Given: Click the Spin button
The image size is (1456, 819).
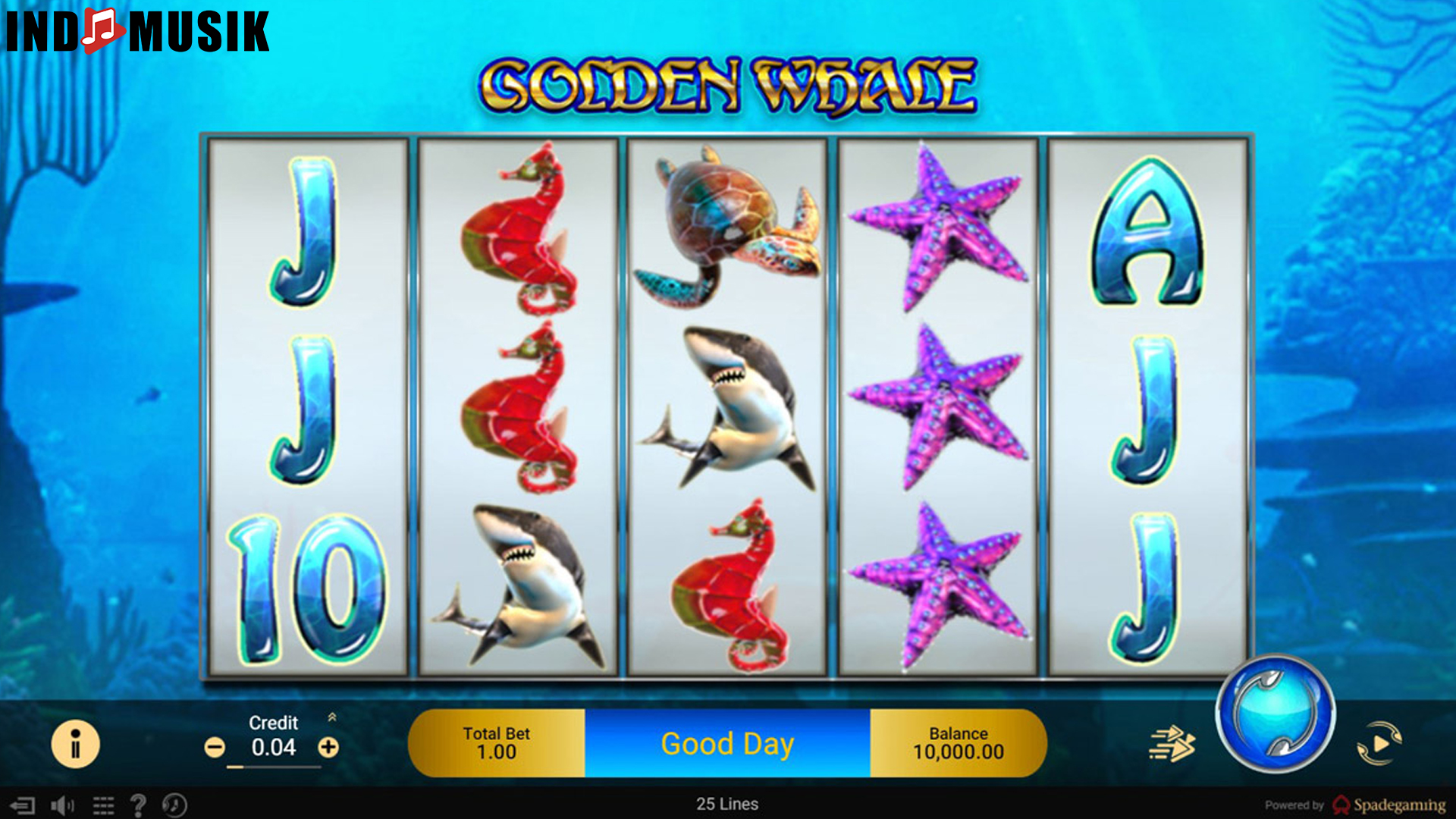Looking at the screenshot, I should [1282, 717].
